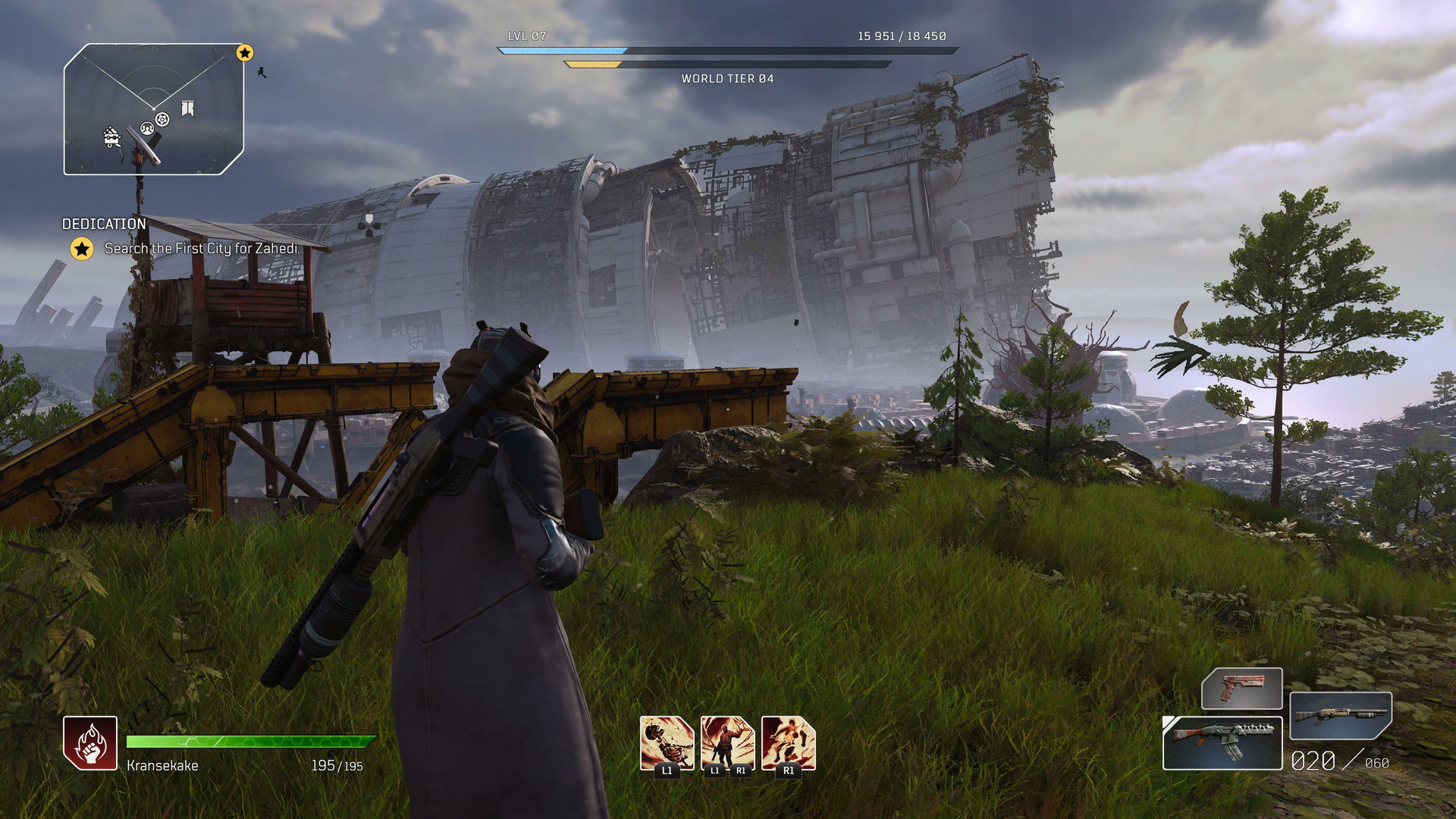Click the banner flag marker on minimap
1456x819 pixels.
(x=187, y=109)
